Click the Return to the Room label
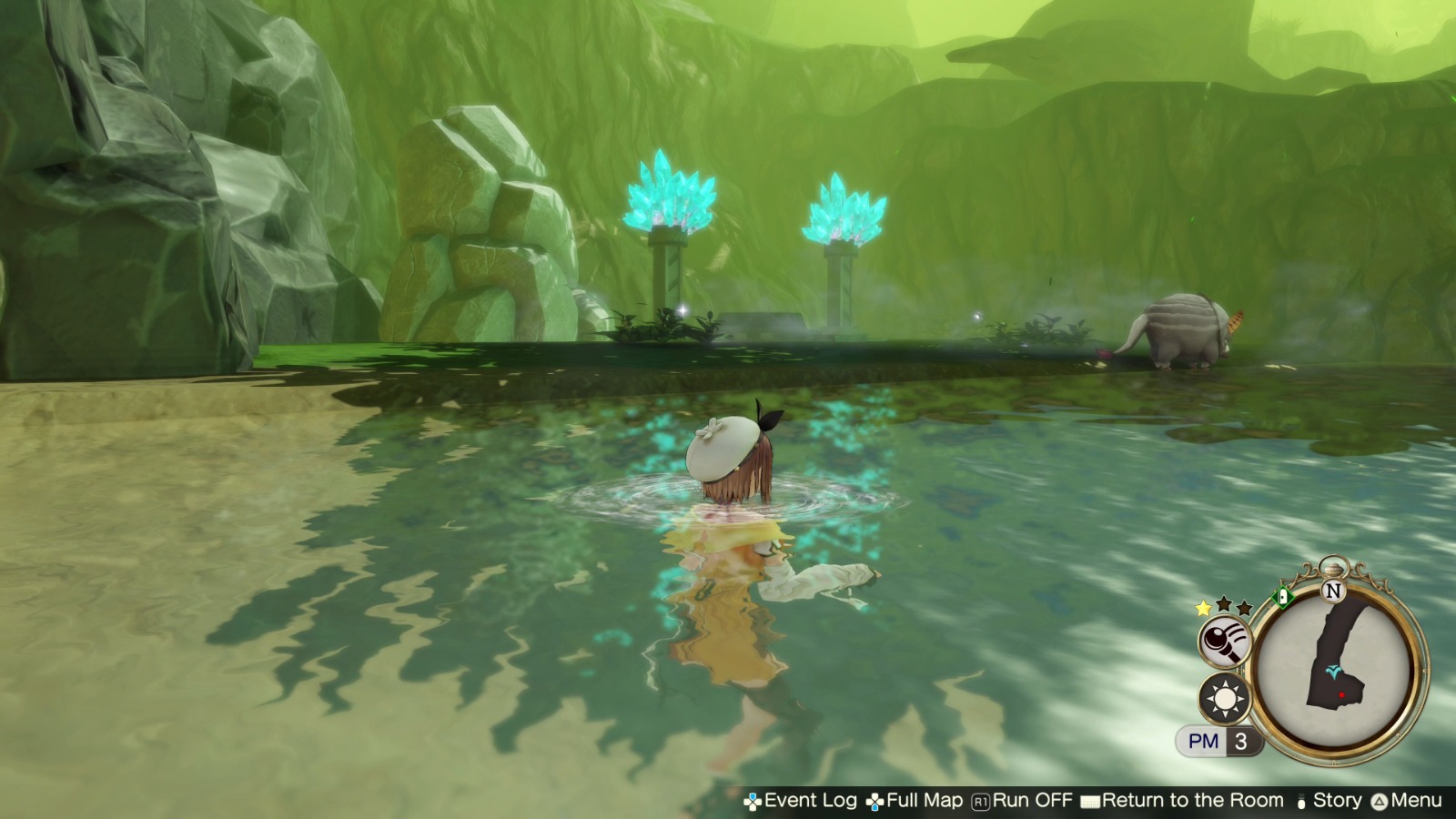 1192,801
